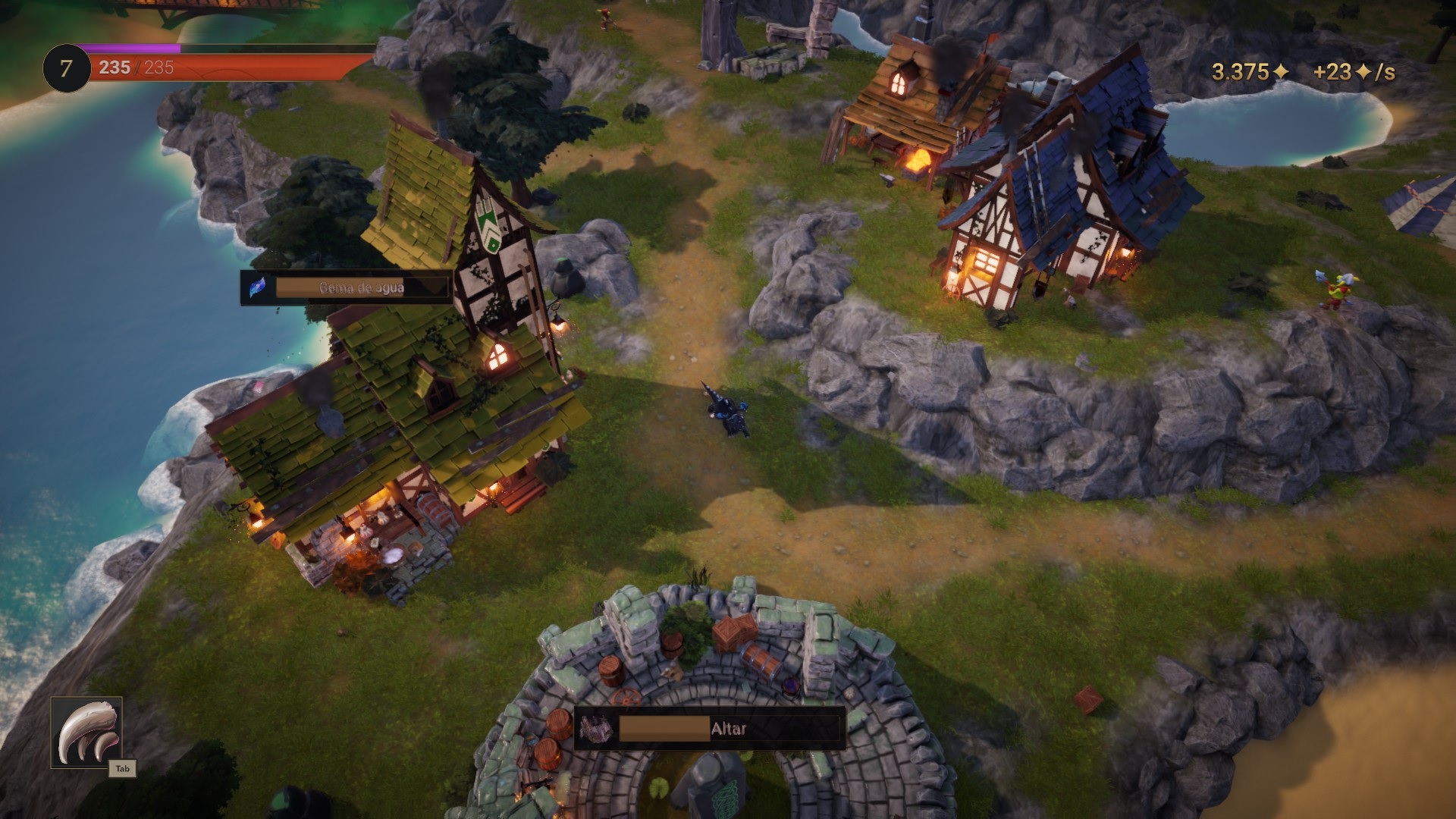This screenshot has height=819, width=1456.
Task: Select the level 7 badge emblem
Action: (65, 67)
